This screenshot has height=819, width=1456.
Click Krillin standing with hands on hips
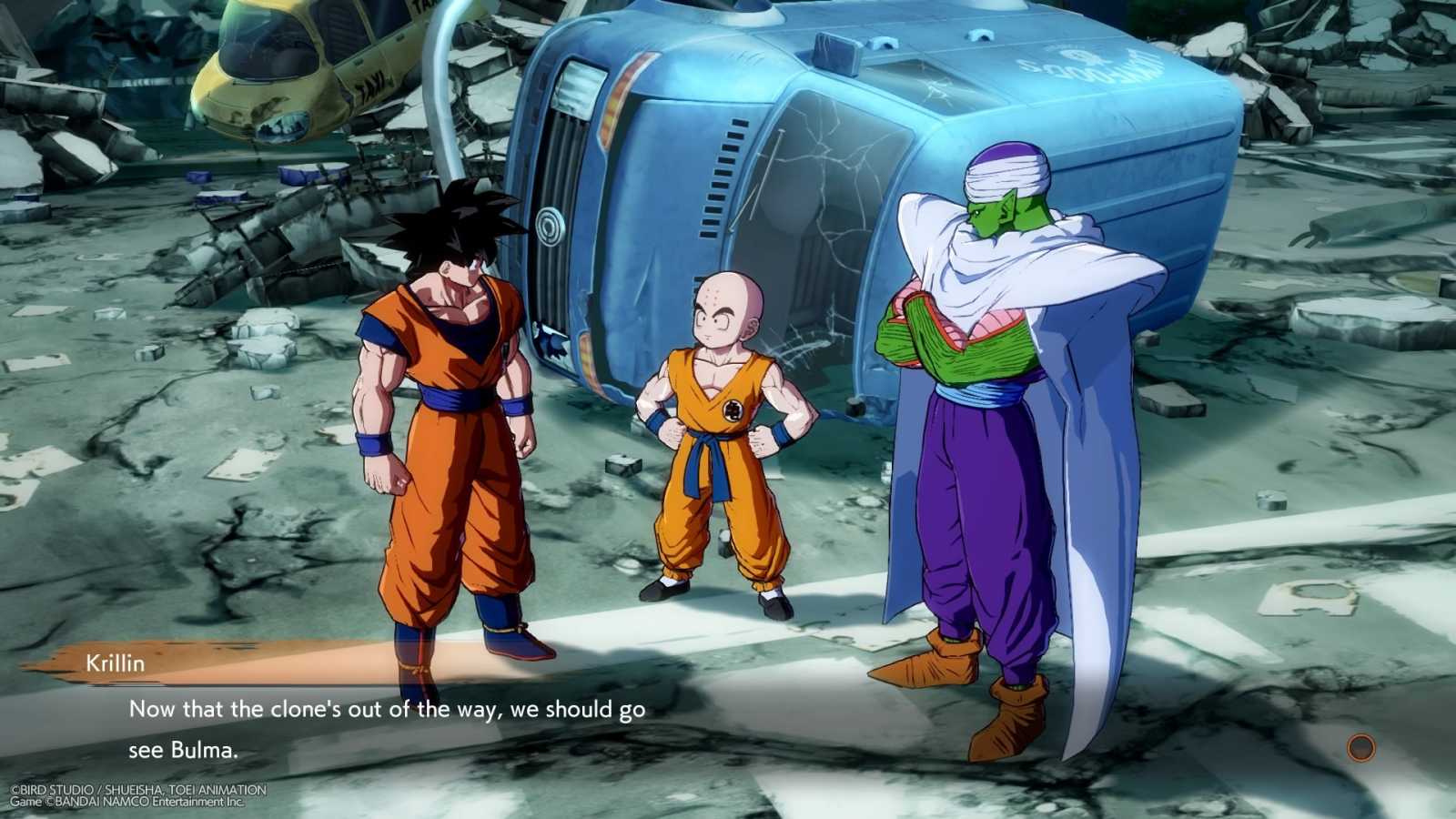click(x=719, y=437)
